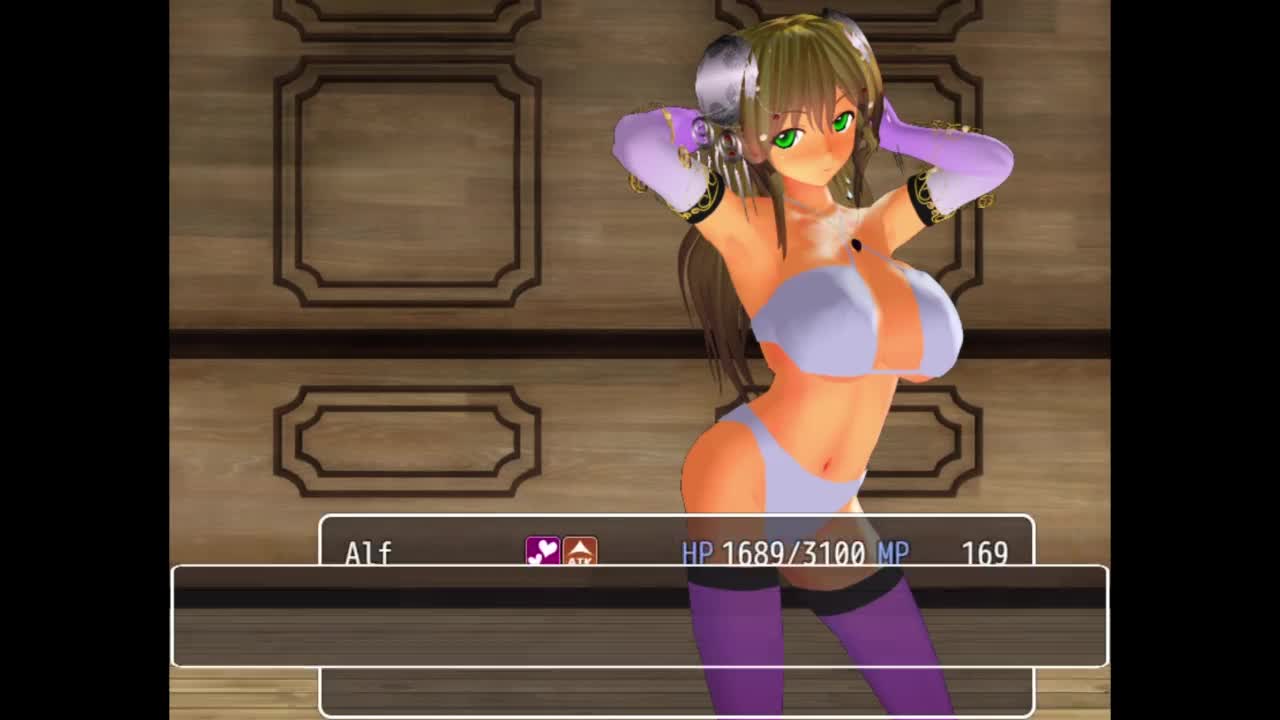Advance the empty message window

click(x=640, y=616)
